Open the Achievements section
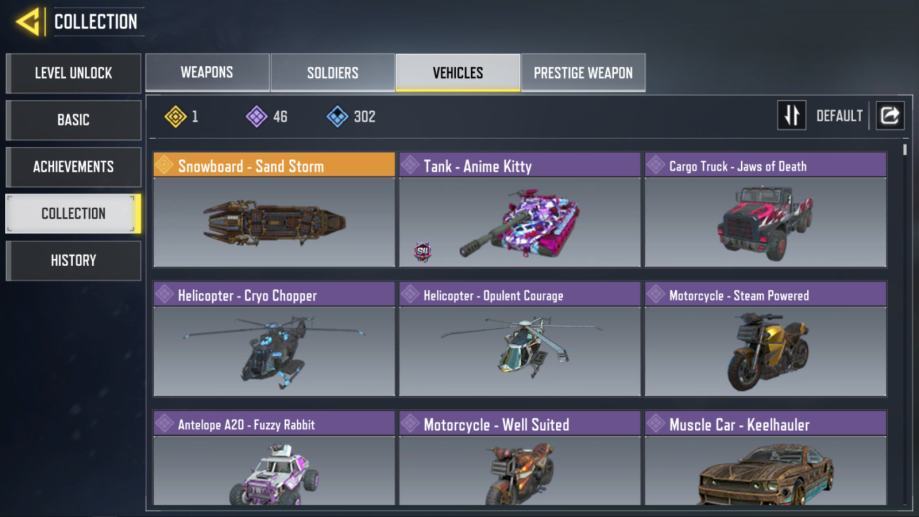Viewport: 919px width, 517px height. click(x=73, y=167)
